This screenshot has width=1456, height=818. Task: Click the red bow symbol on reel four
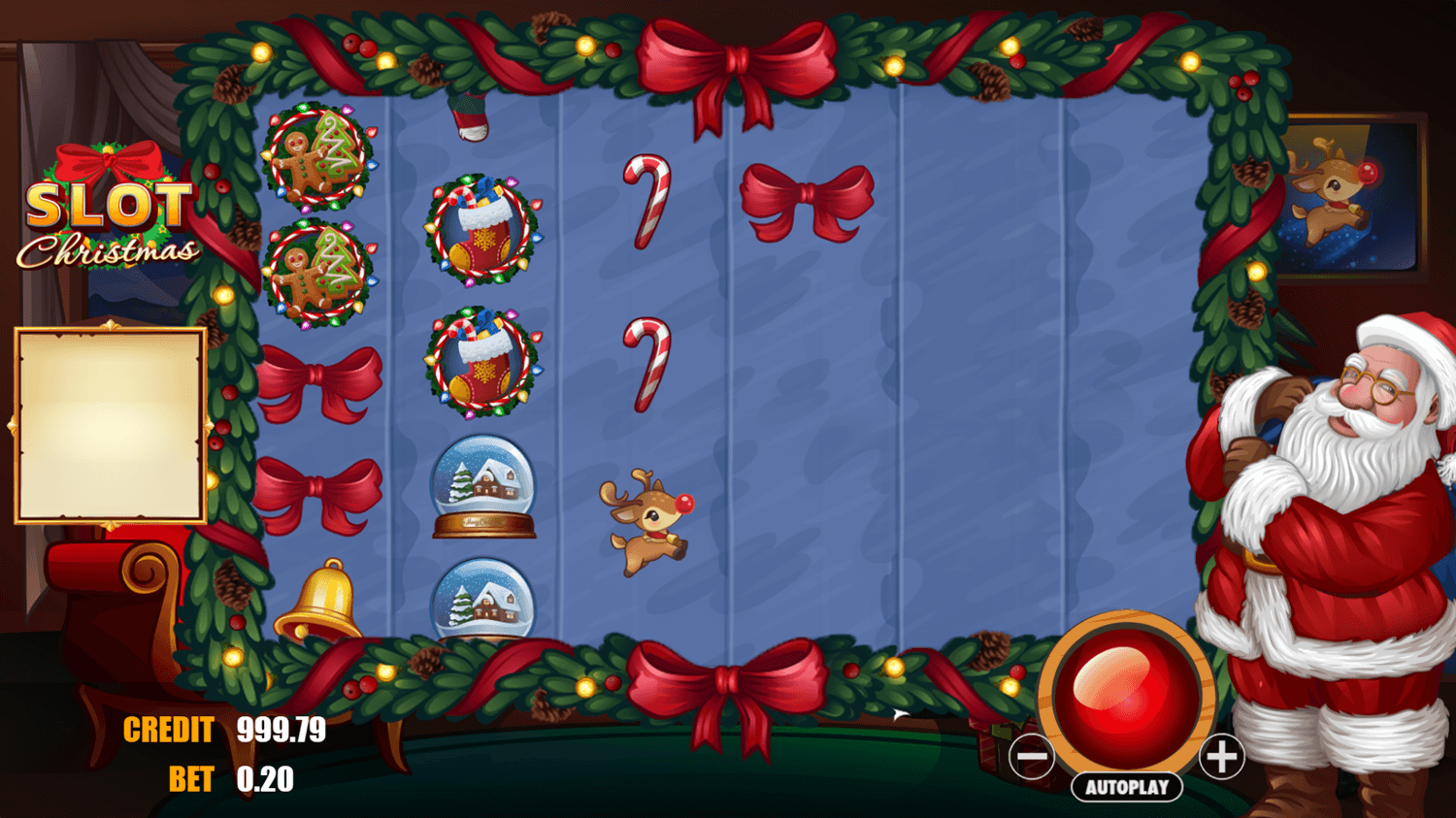click(808, 194)
